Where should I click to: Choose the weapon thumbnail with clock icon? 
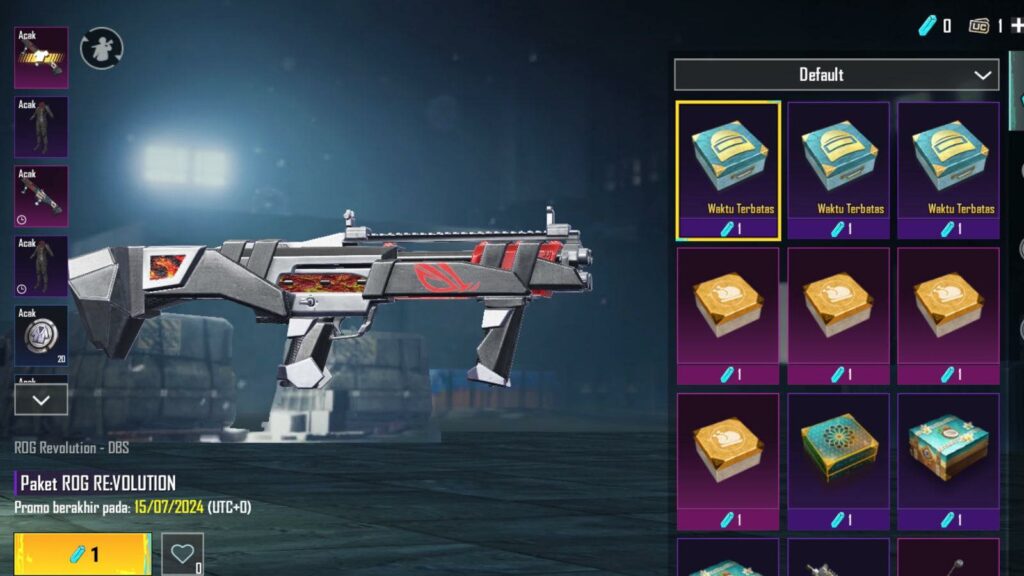(x=41, y=196)
